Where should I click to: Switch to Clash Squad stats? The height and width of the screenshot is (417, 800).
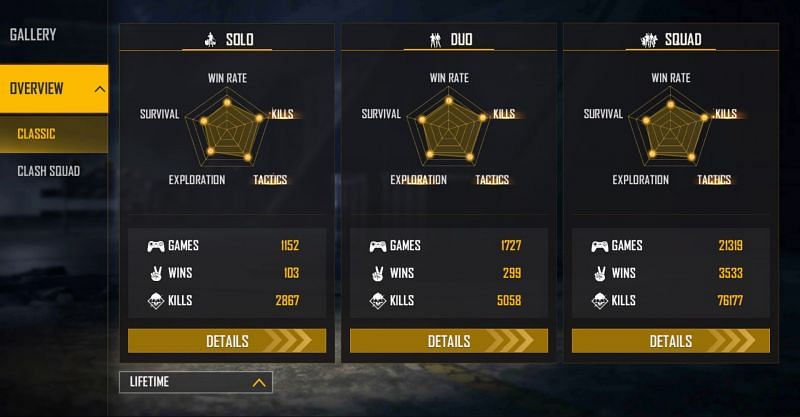pyautogui.click(x=48, y=171)
